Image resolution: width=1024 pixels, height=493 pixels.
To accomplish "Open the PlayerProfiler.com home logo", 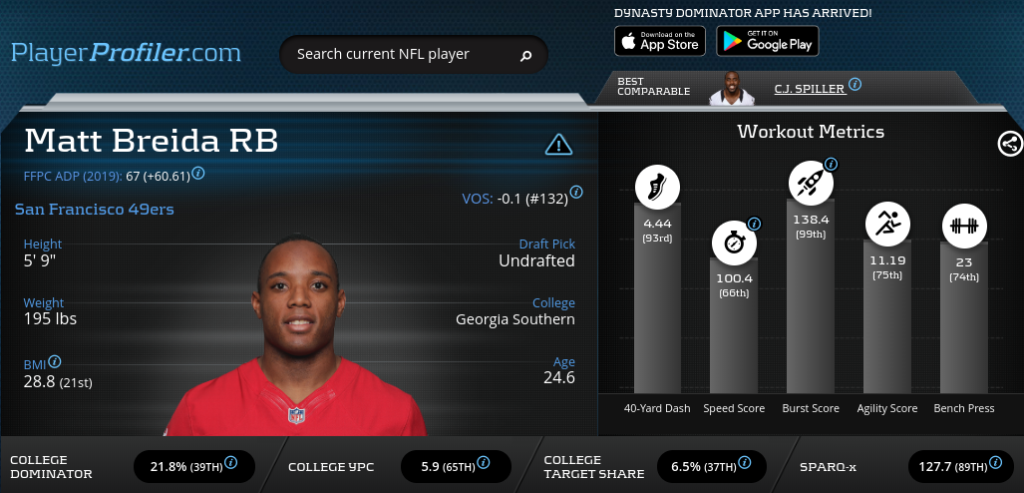I will (x=126, y=52).
